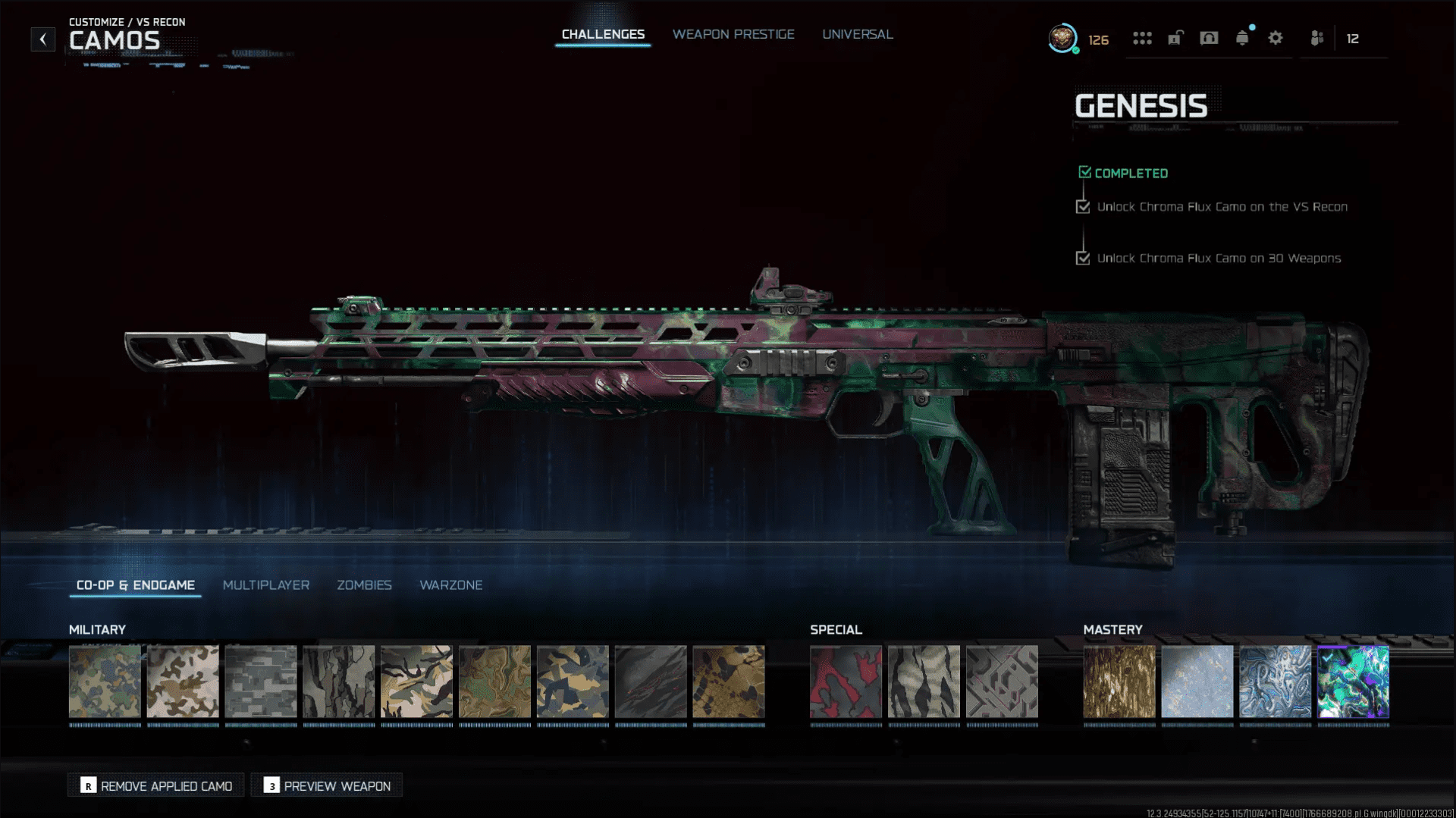
Task: Choose the teal and purple Genesis camo
Action: tap(1353, 682)
